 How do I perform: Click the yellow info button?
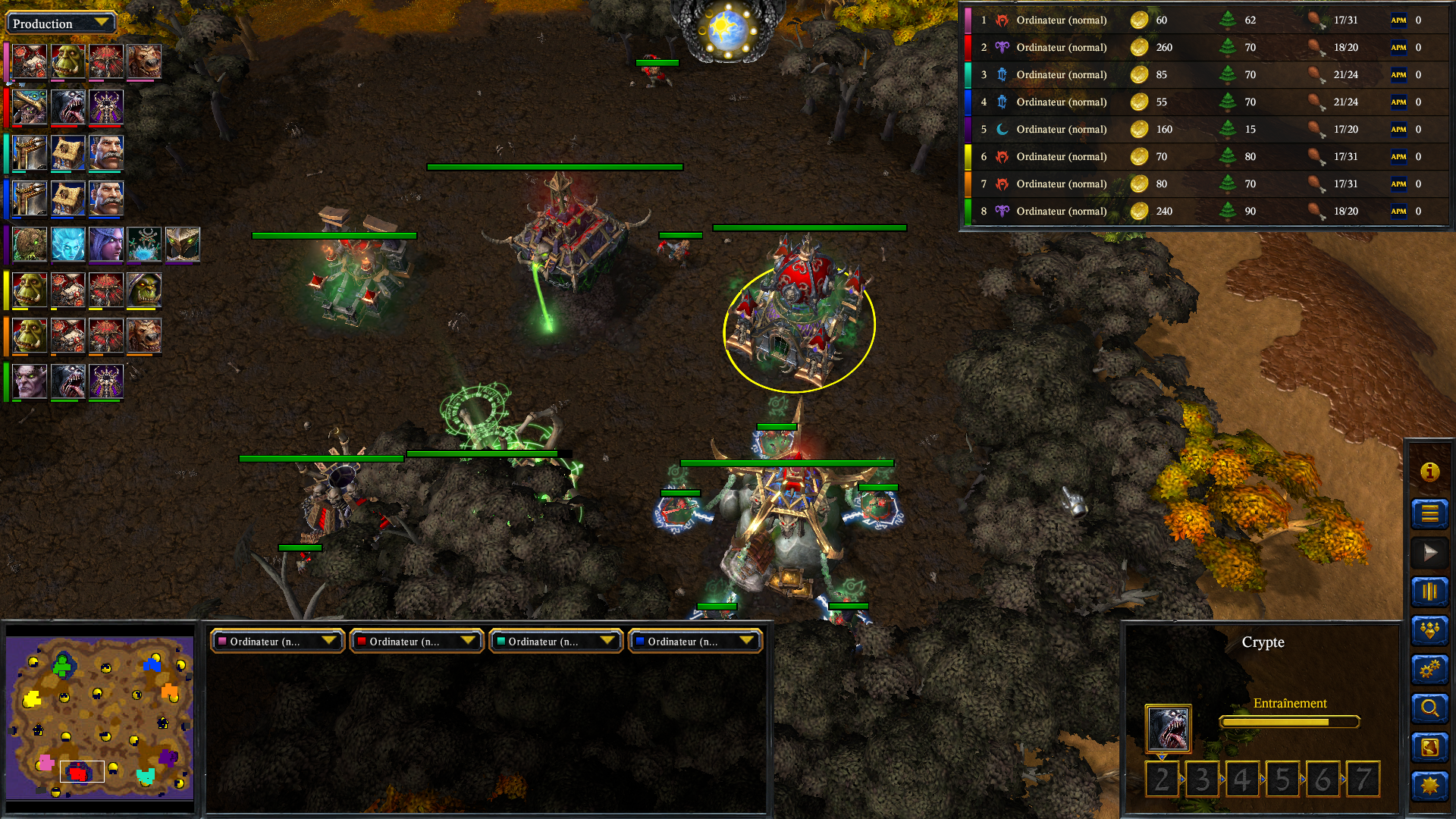pyautogui.click(x=1429, y=472)
